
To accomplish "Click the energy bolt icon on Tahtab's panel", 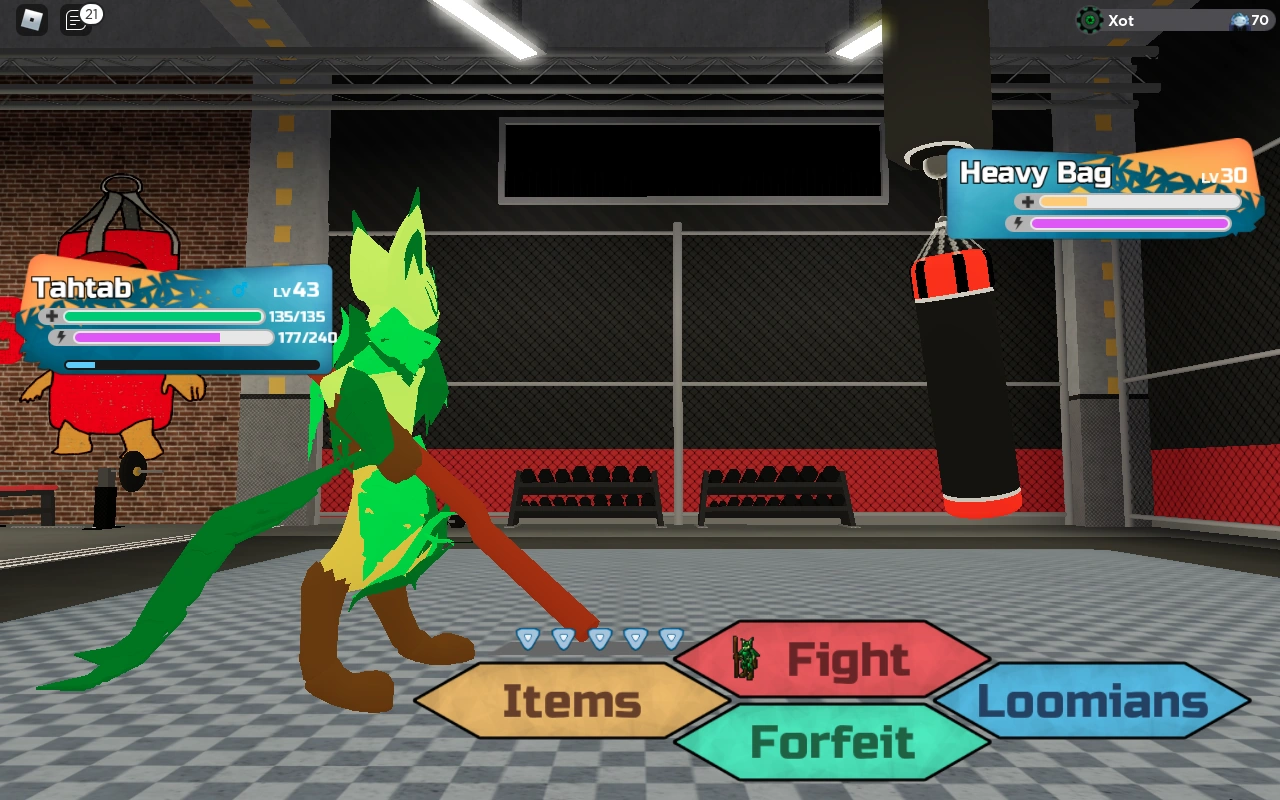I will [61, 337].
